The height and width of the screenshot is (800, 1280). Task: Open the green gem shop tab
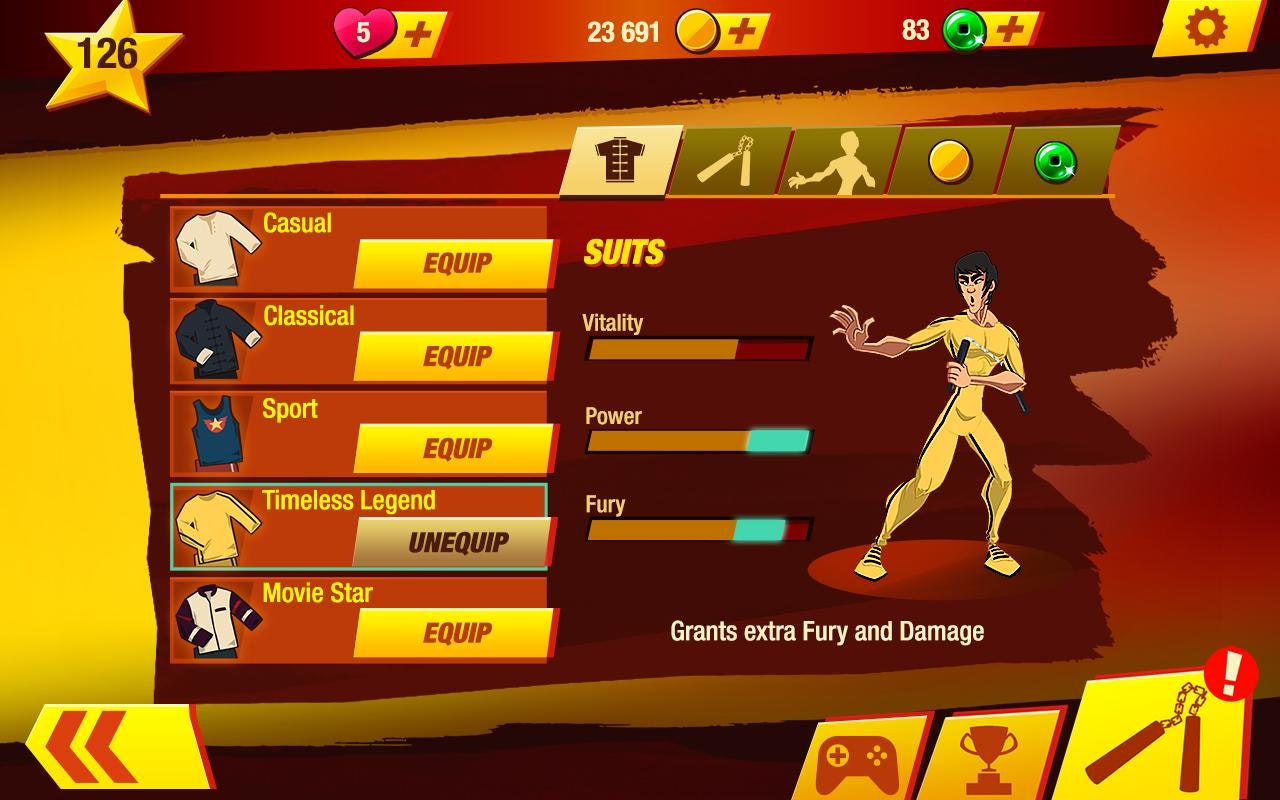tap(1055, 160)
